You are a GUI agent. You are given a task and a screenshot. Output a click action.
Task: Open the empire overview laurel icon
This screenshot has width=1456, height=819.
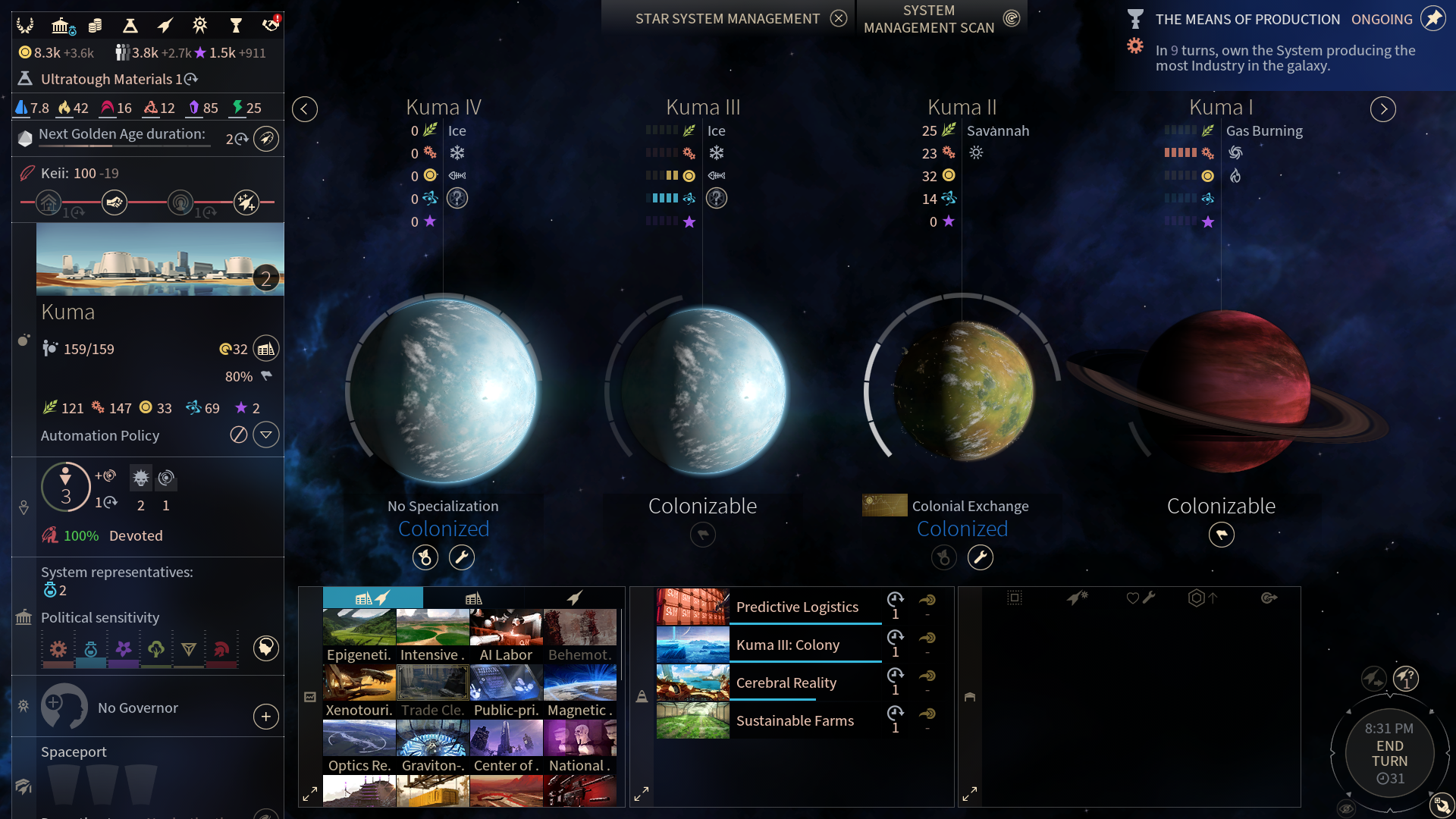click(25, 26)
